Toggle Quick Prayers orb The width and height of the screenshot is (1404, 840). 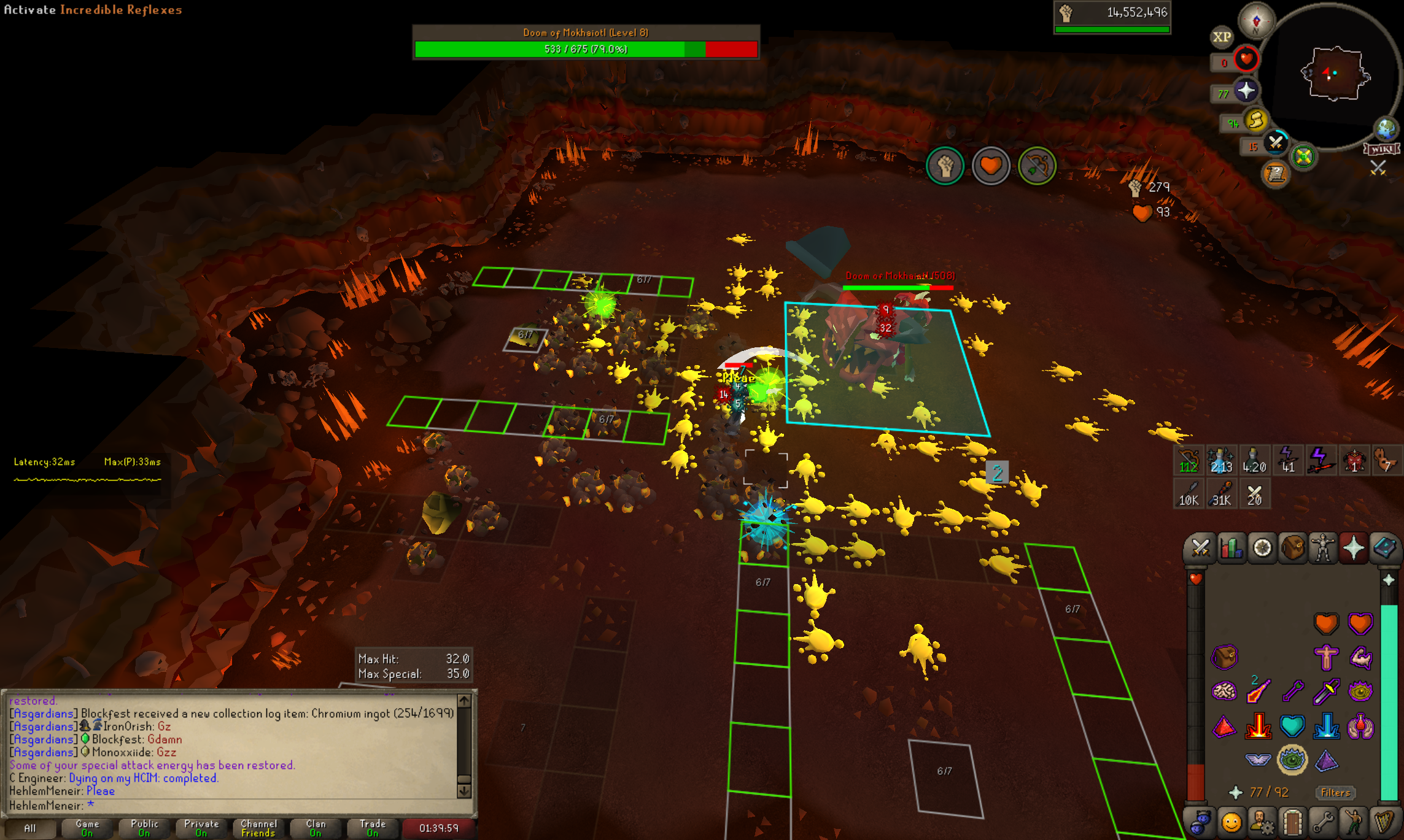tap(1246, 91)
